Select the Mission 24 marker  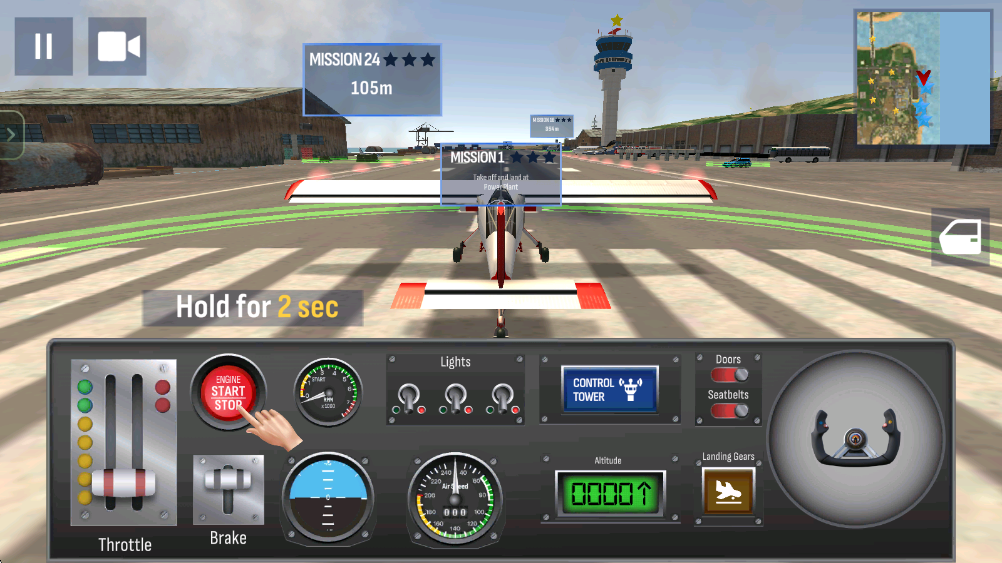(372, 78)
